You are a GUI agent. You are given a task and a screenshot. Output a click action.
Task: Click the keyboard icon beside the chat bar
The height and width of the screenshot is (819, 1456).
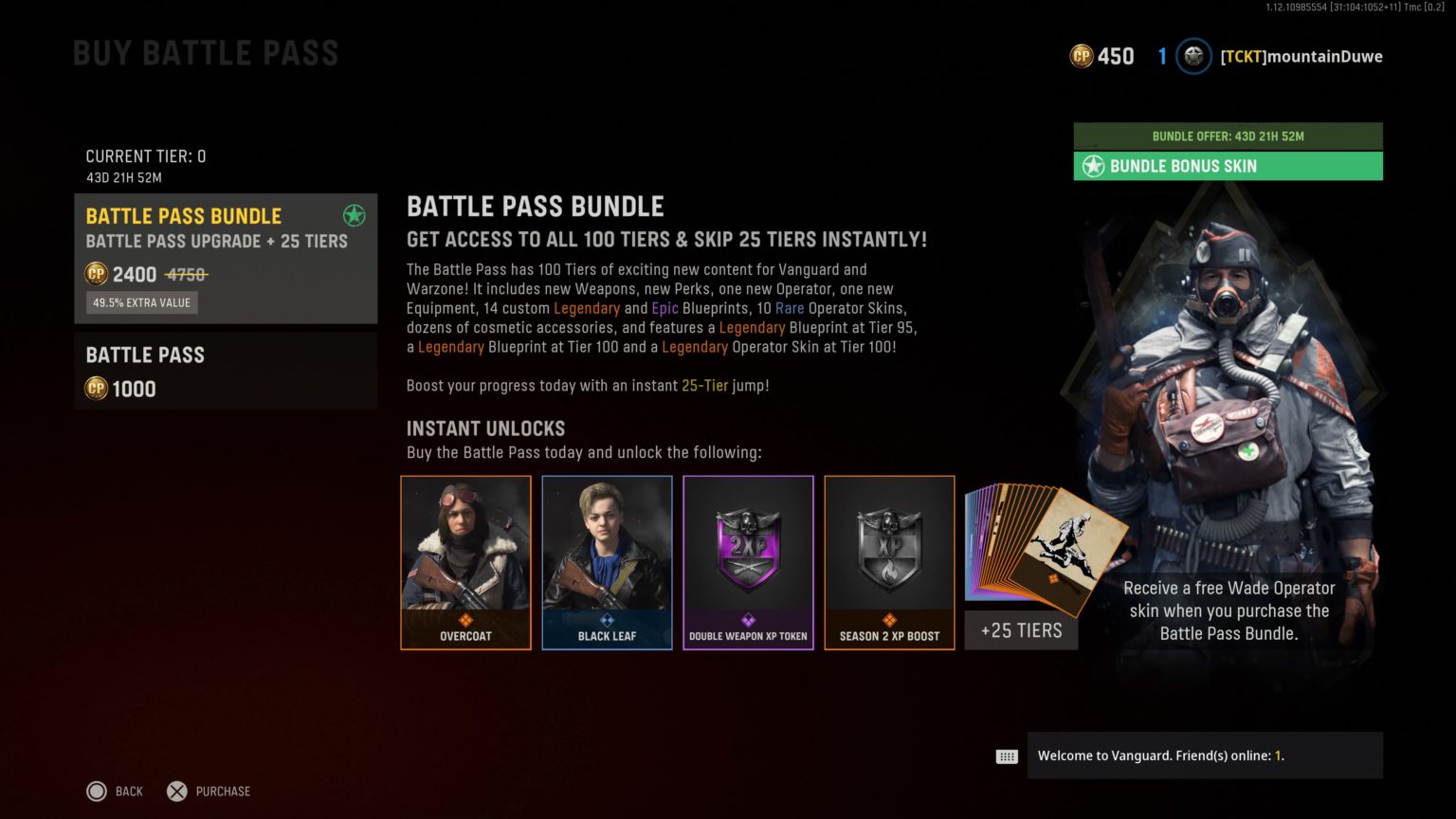[1005, 755]
